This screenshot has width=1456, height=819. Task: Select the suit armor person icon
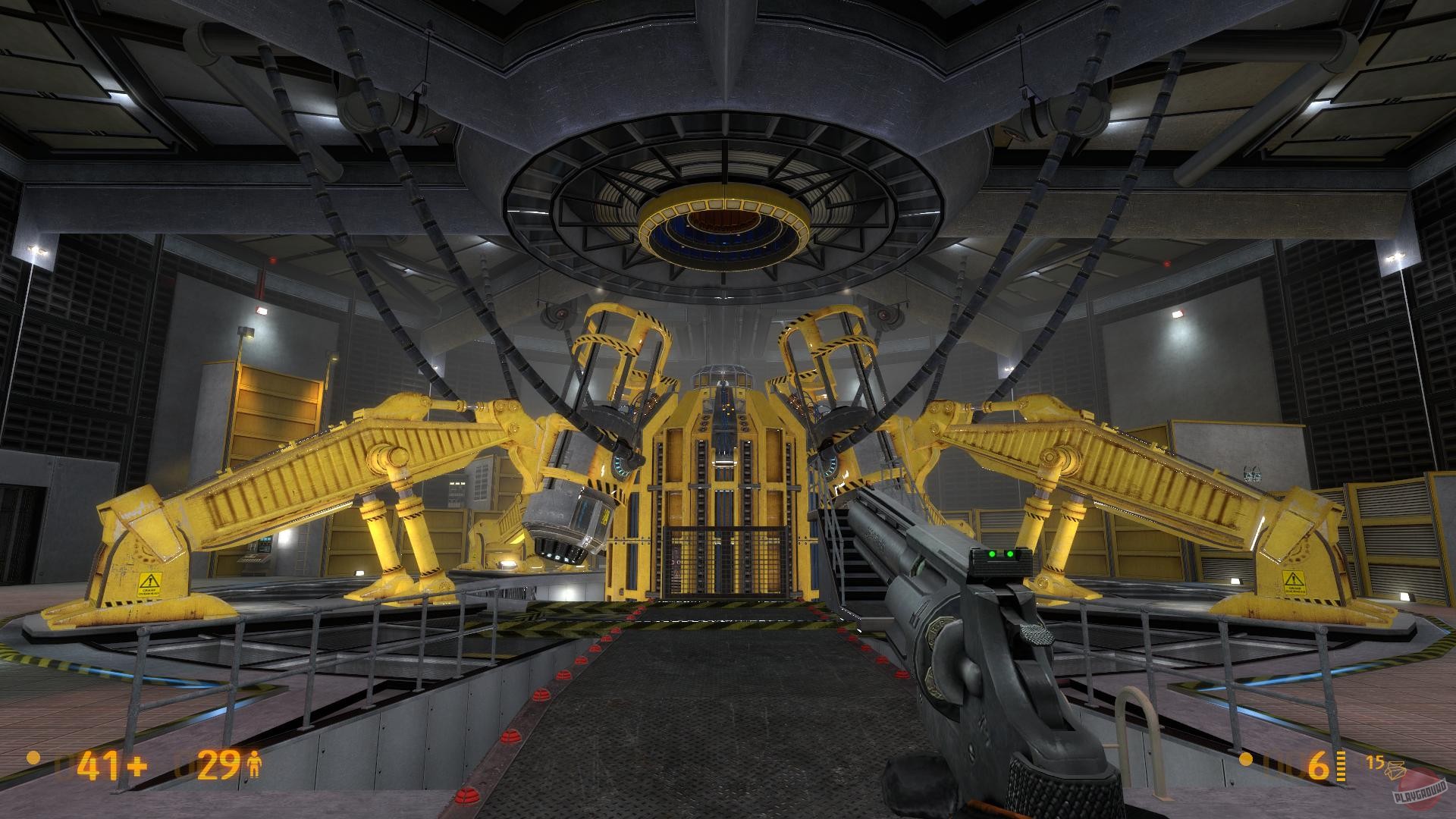(255, 764)
